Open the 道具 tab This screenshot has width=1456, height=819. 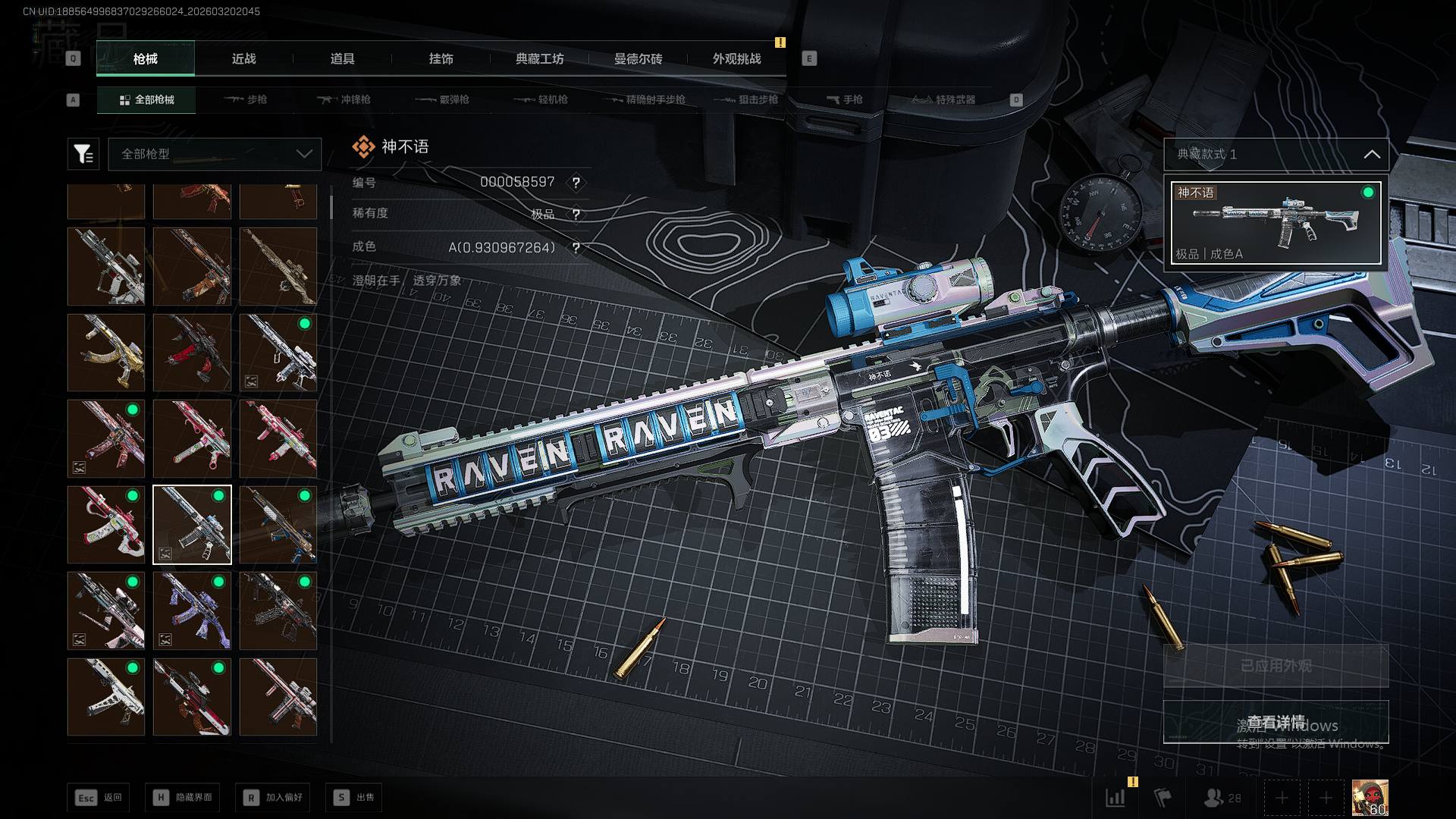point(342,59)
